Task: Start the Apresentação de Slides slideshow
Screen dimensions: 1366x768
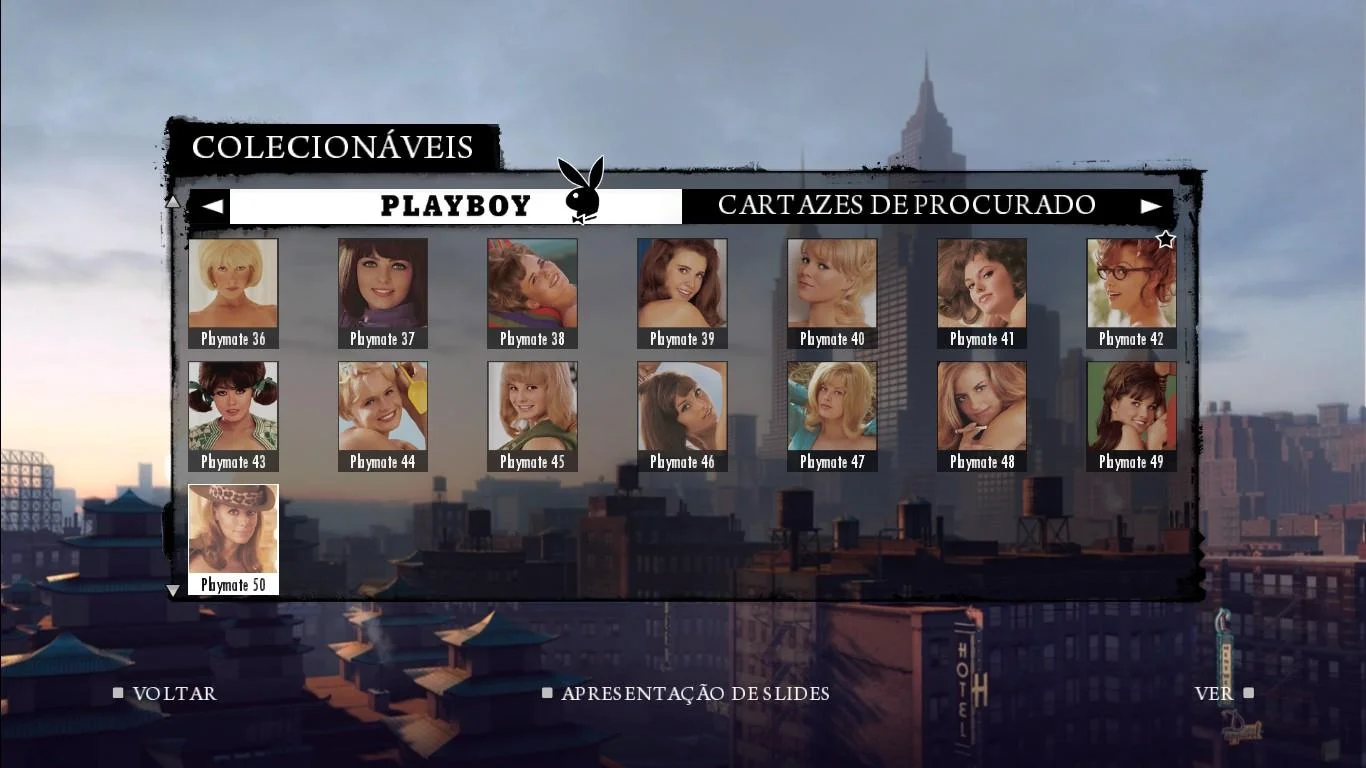Action: coord(694,693)
